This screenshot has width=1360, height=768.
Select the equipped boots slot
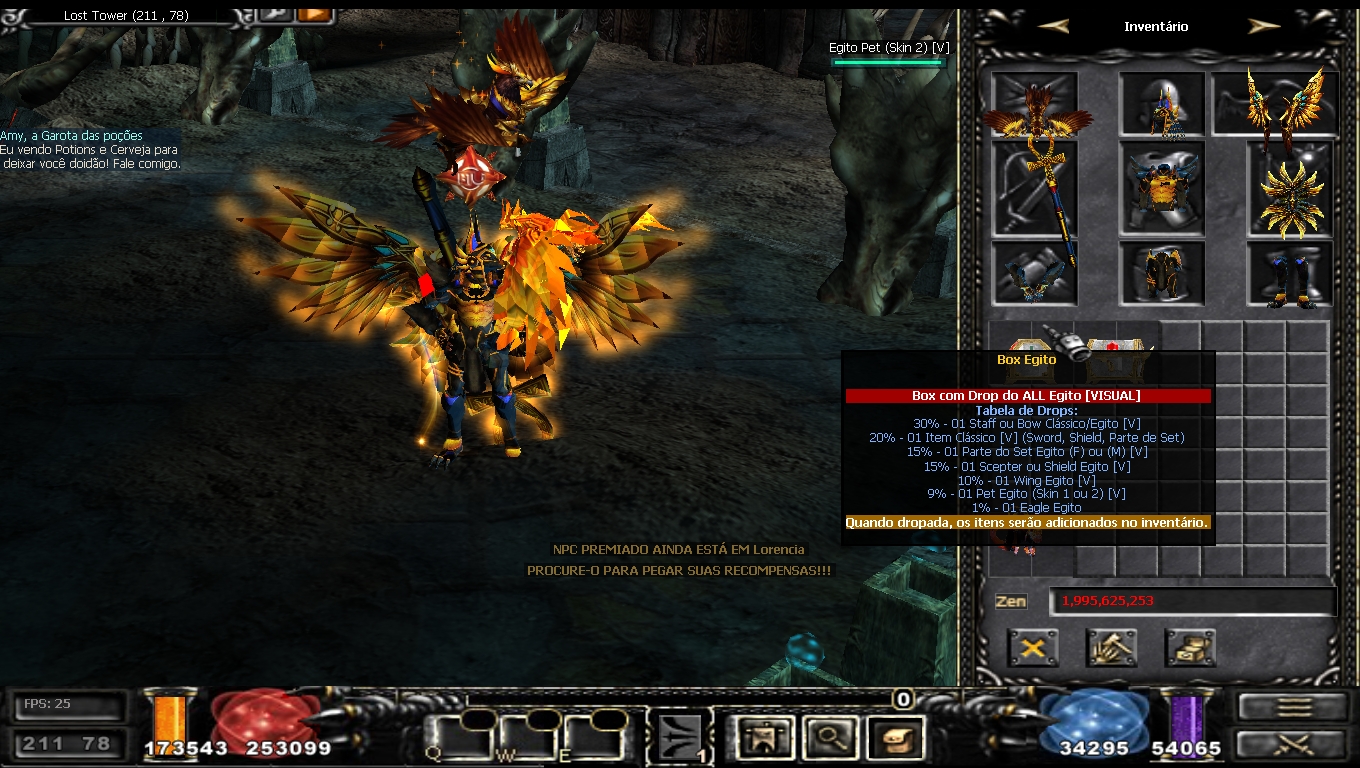[1290, 273]
